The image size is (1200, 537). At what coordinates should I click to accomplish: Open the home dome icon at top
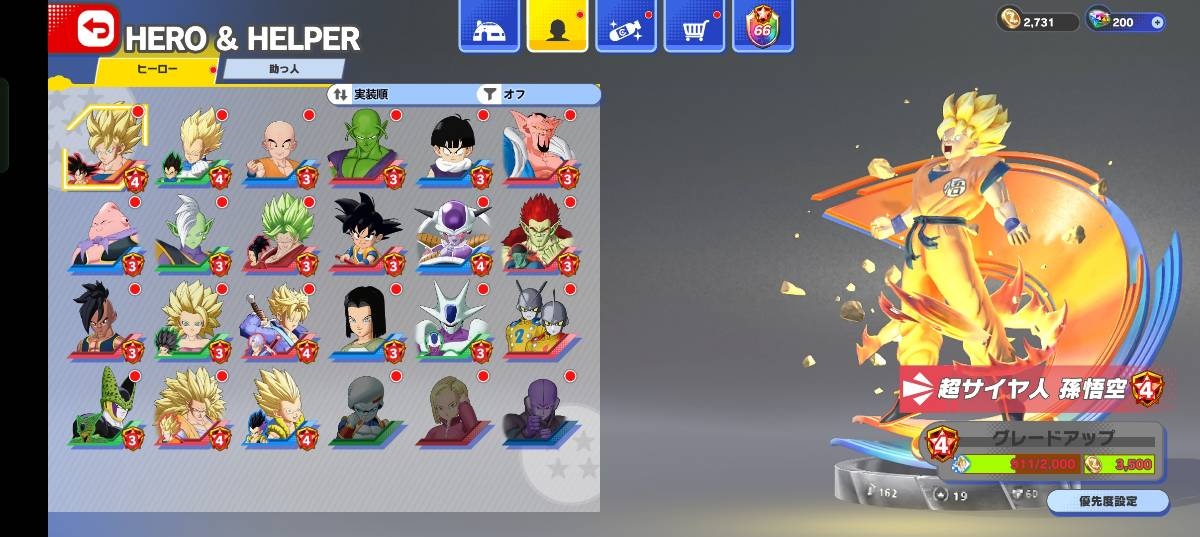(489, 26)
